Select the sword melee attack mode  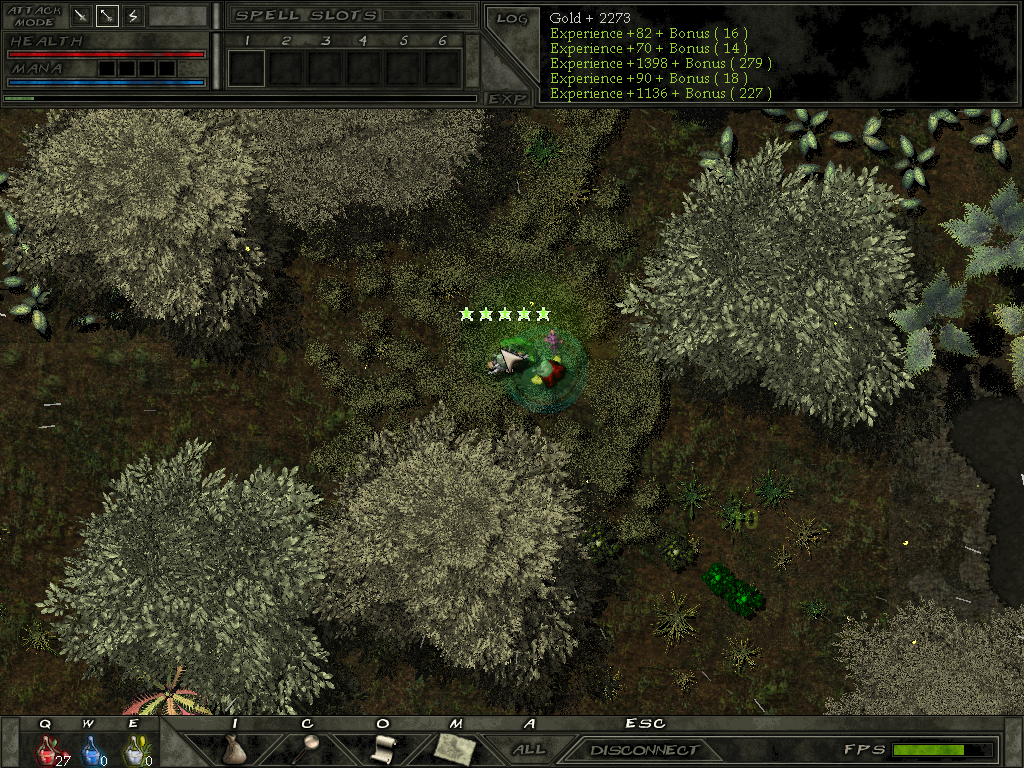pos(82,16)
